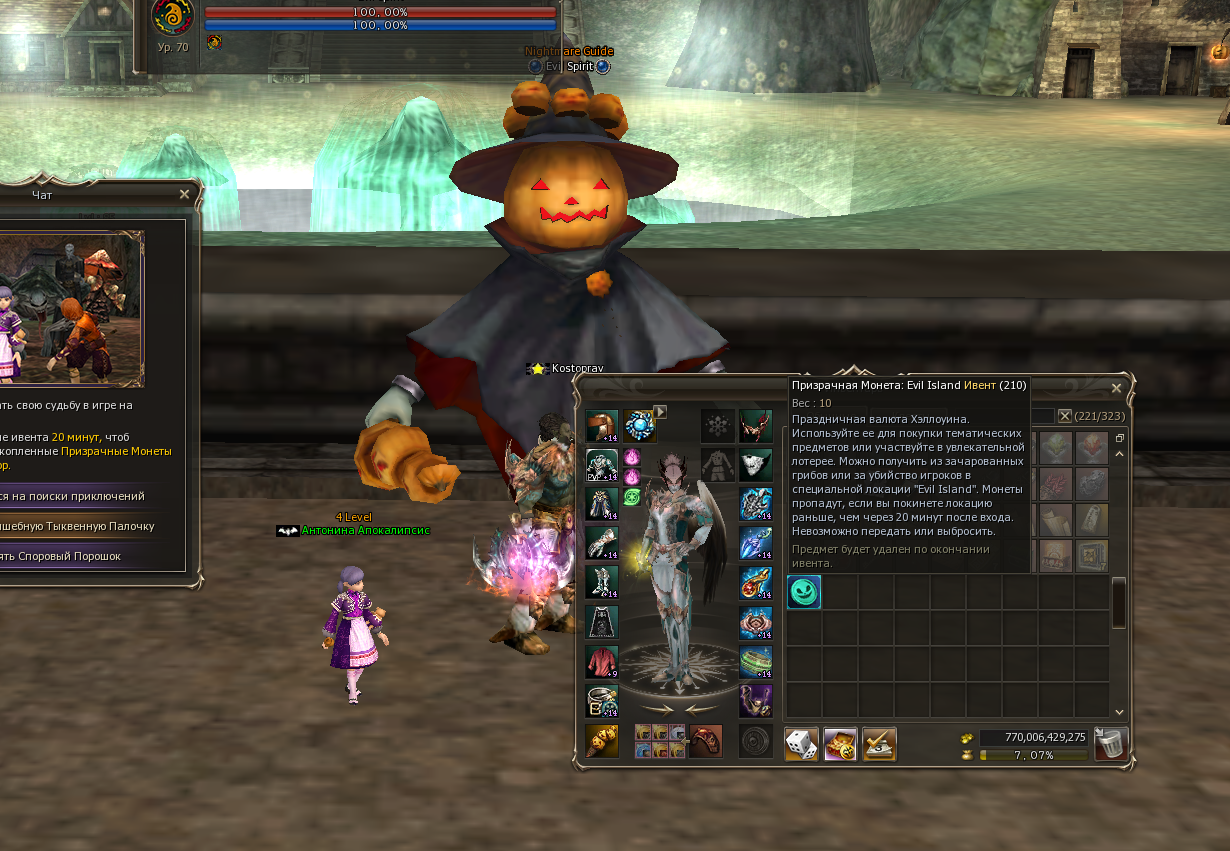Close the Чат dialog window

[x=184, y=195]
